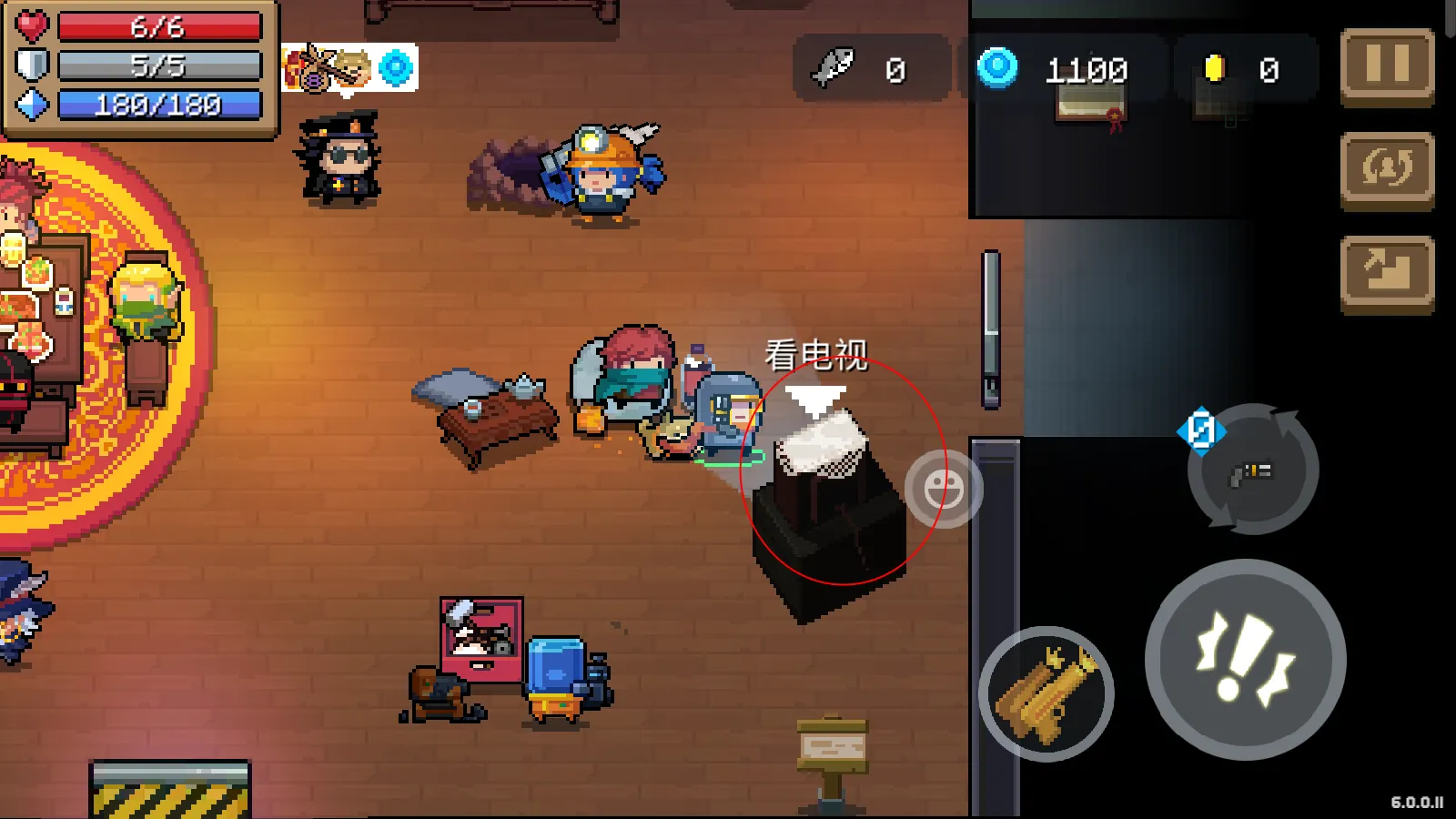The image size is (1456, 819).
Task: Activate the golden dual-gun skill
Action: [1046, 694]
